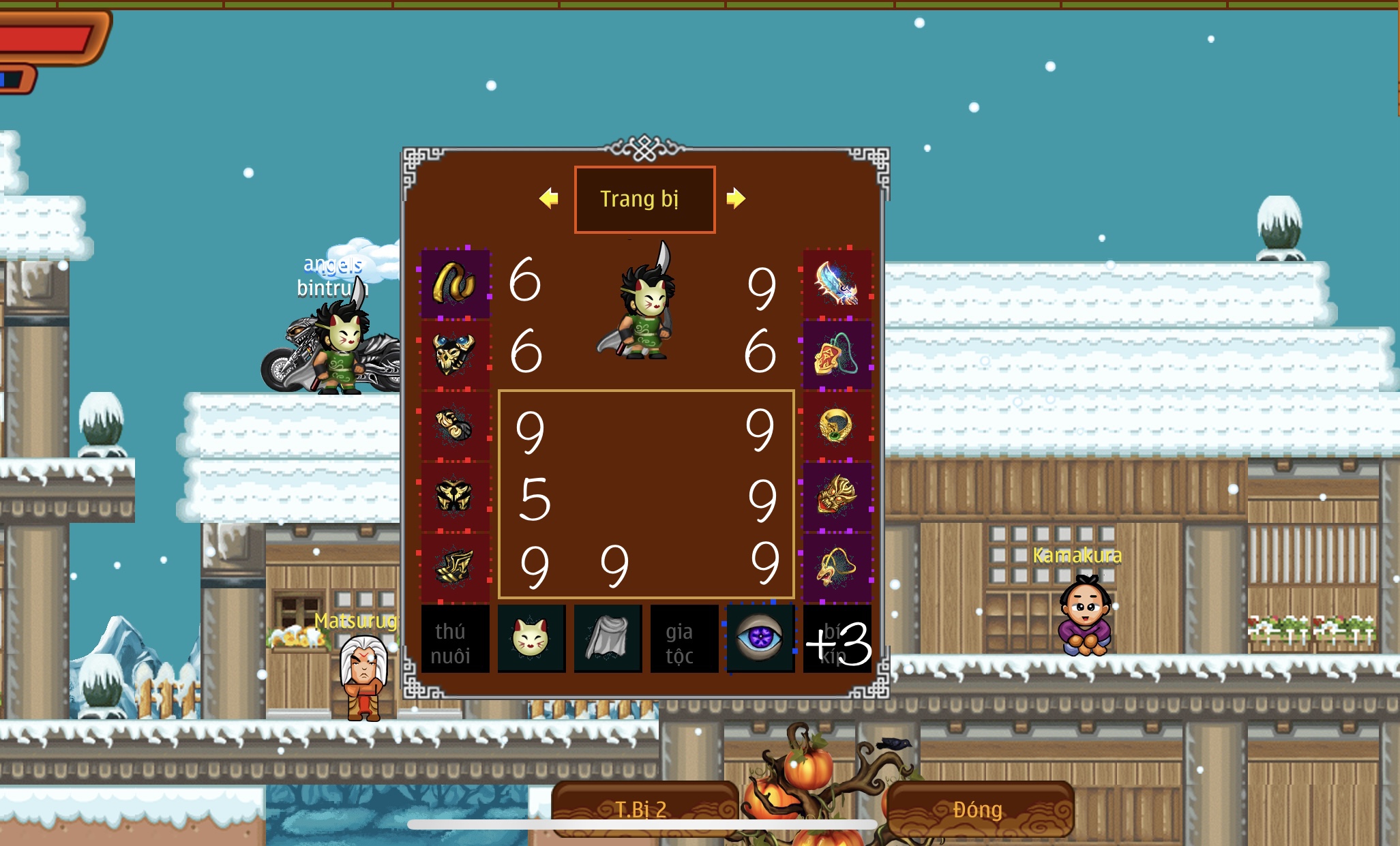Go to the next tab with right arrow
The height and width of the screenshot is (846, 1400).
pyautogui.click(x=736, y=198)
